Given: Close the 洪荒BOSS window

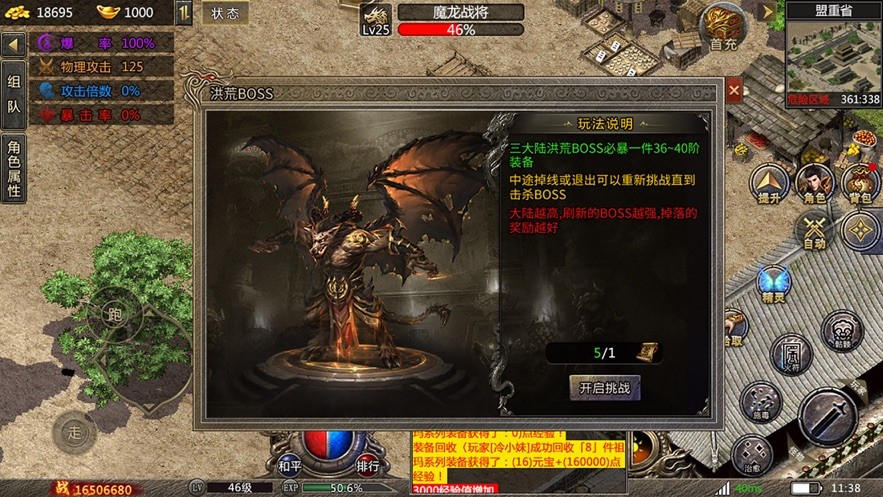Looking at the screenshot, I should point(734,92).
